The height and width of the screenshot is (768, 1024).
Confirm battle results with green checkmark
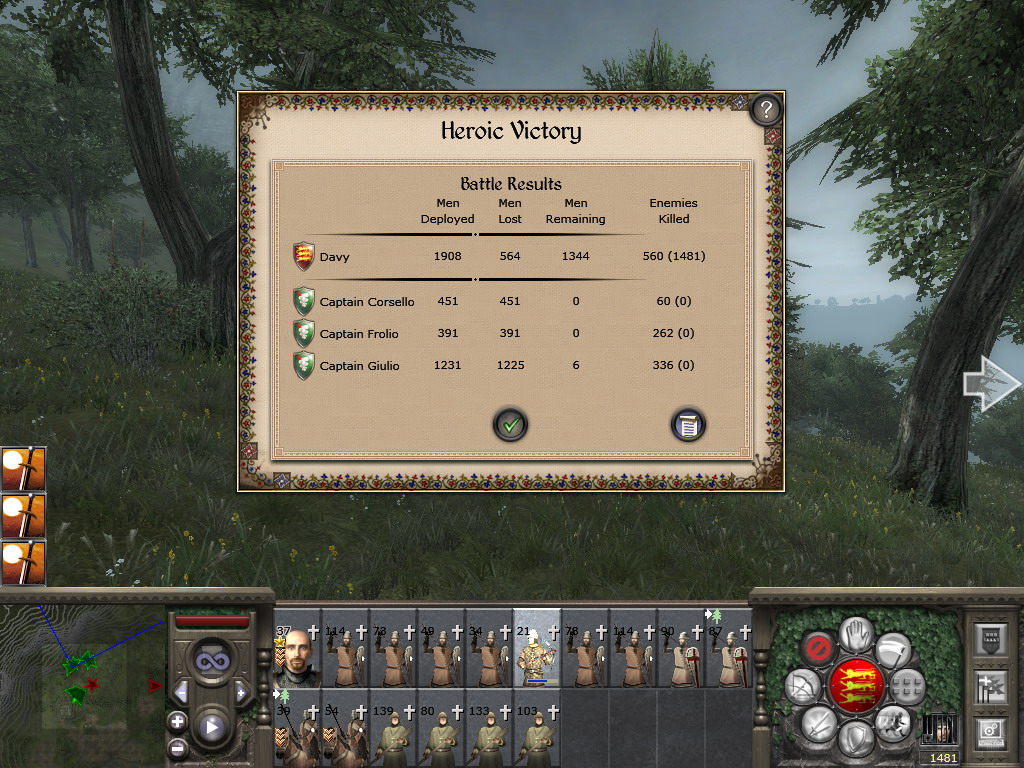click(510, 425)
